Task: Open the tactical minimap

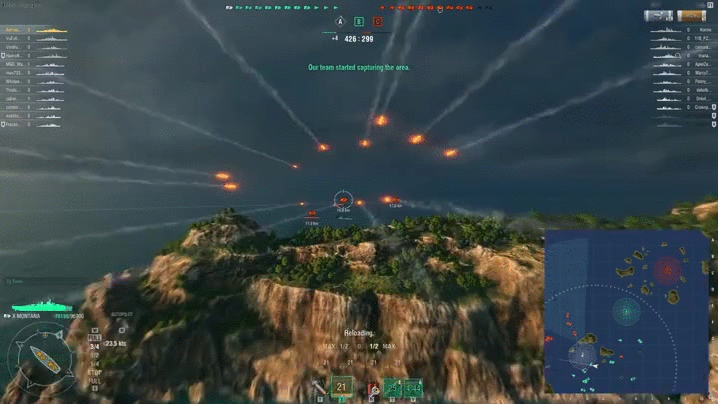Action: tap(625, 312)
